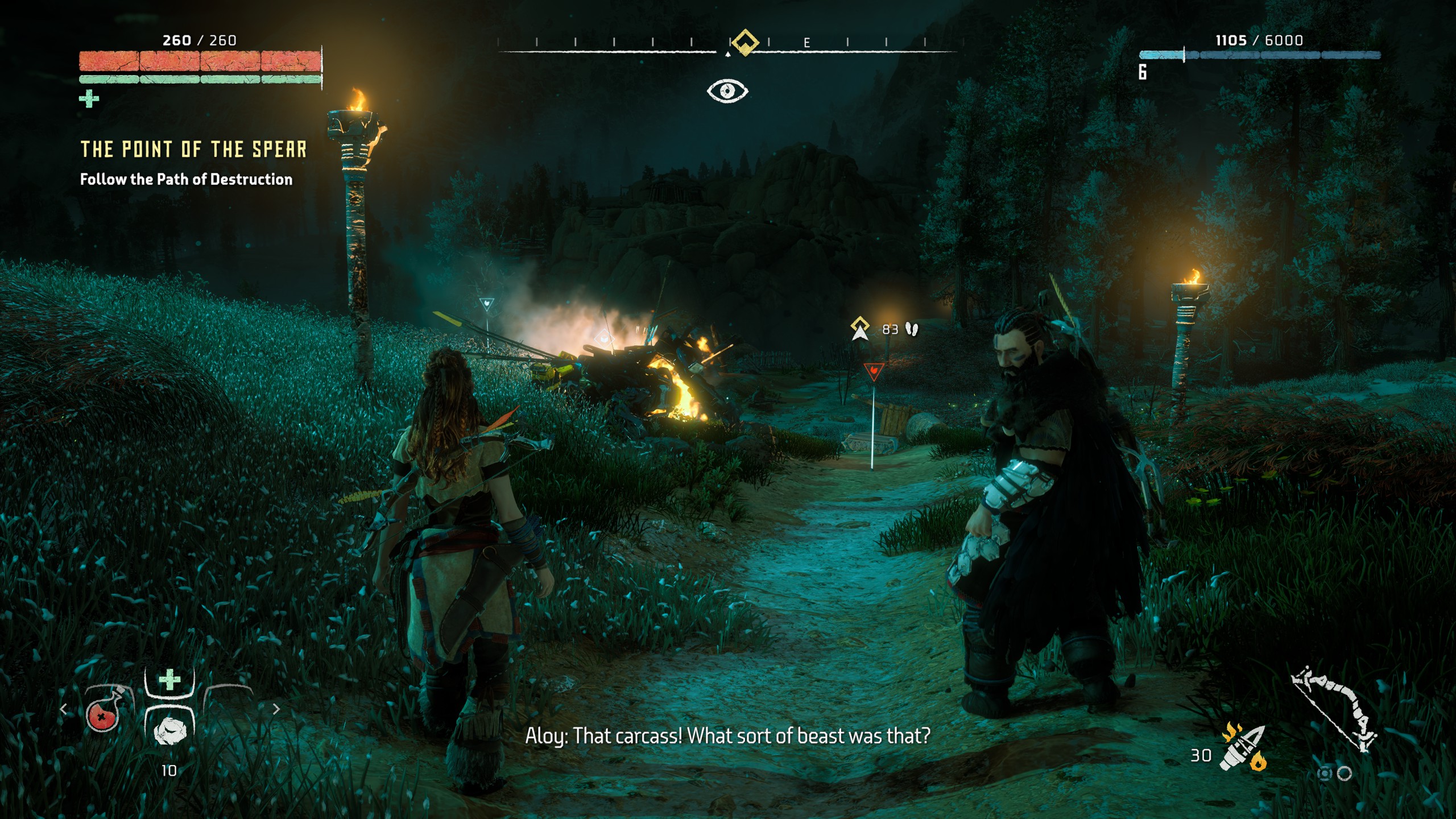Use the green cross medicine pouch slot
Viewport: 1456px width, 819px height.
169,680
